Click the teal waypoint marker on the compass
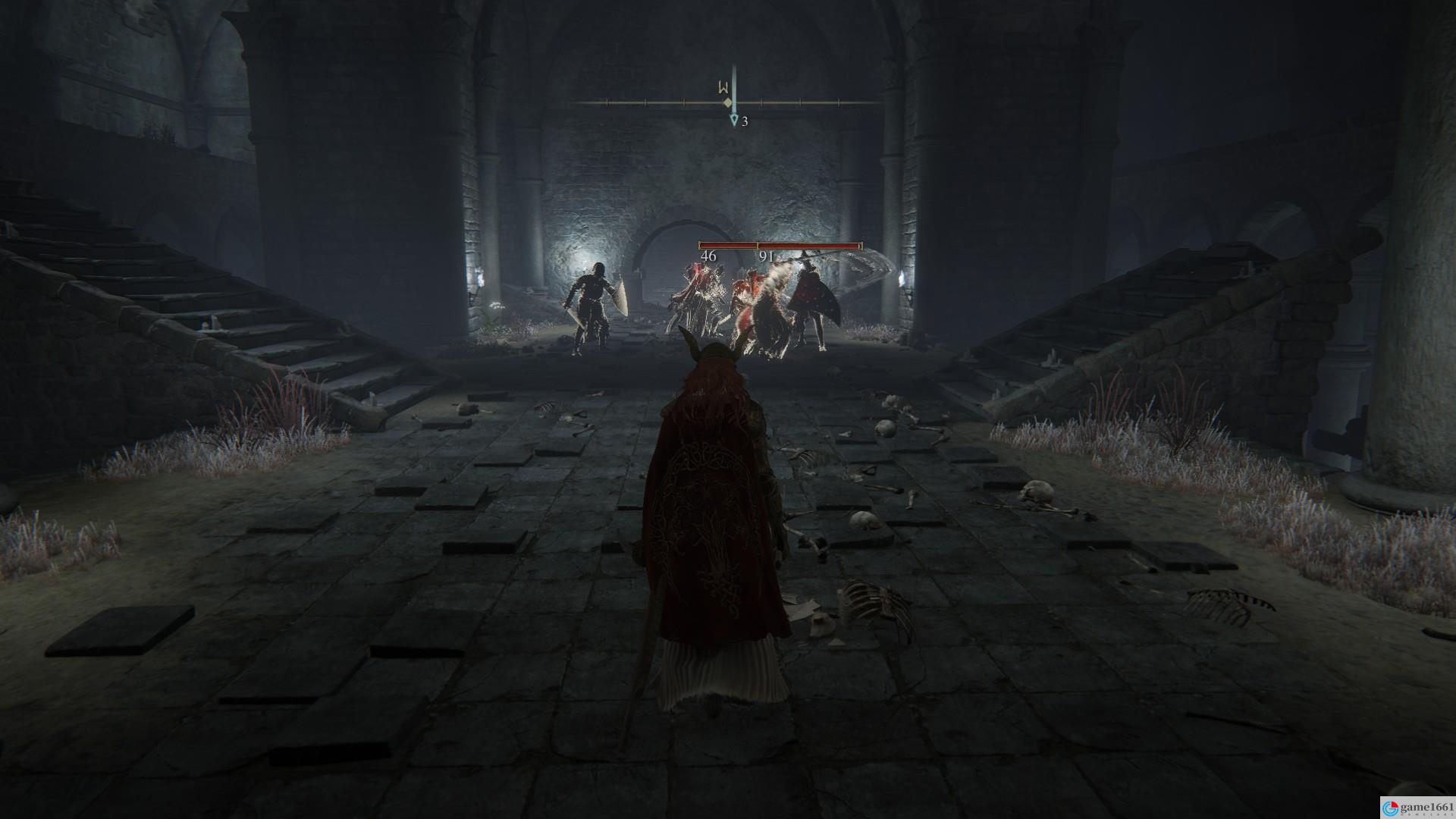 pos(733,121)
